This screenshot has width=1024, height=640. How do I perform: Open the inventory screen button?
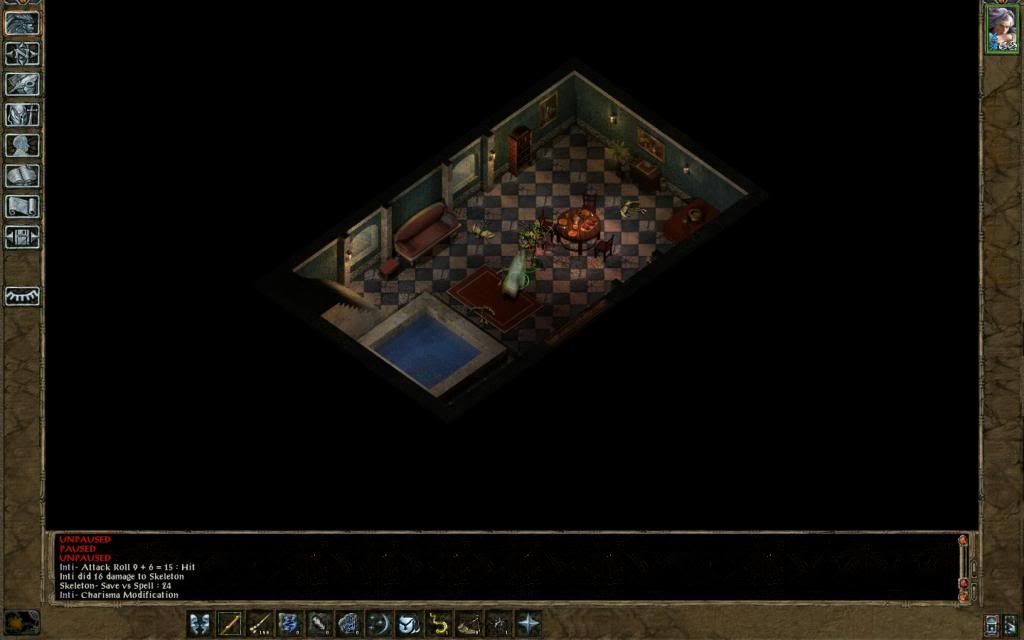(x=22, y=115)
